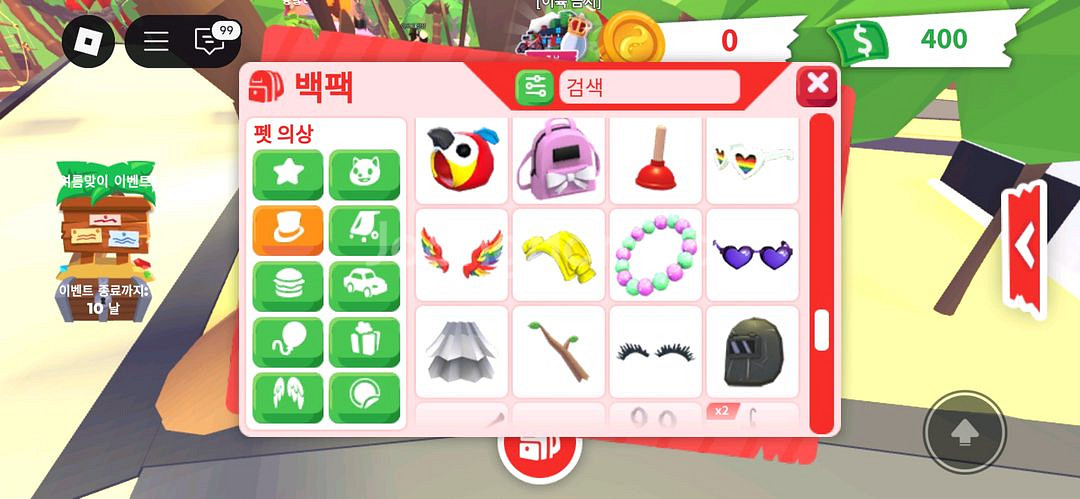Switch to the burger food category
This screenshot has width=1080, height=499.
(288, 286)
